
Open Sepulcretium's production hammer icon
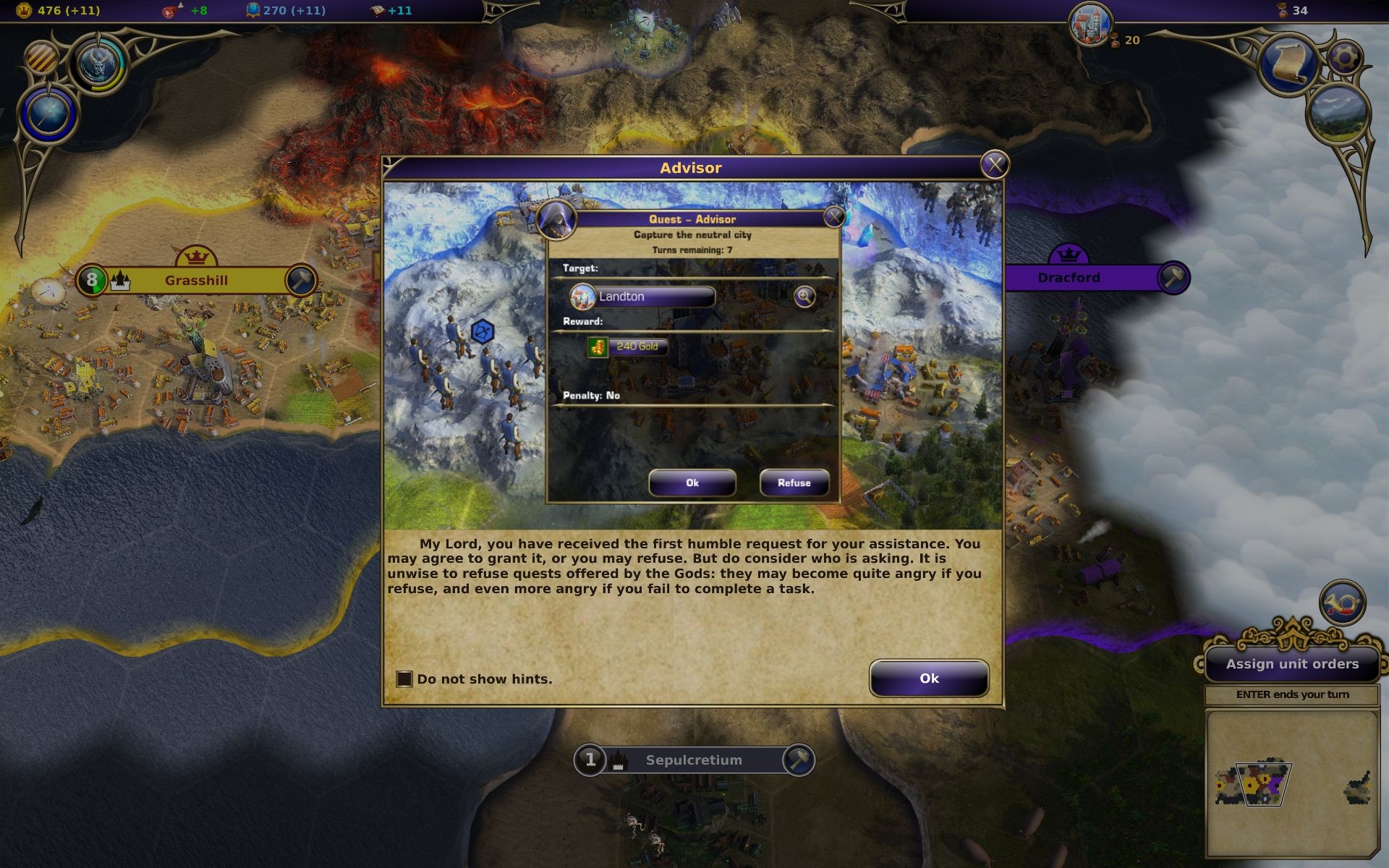click(x=799, y=760)
